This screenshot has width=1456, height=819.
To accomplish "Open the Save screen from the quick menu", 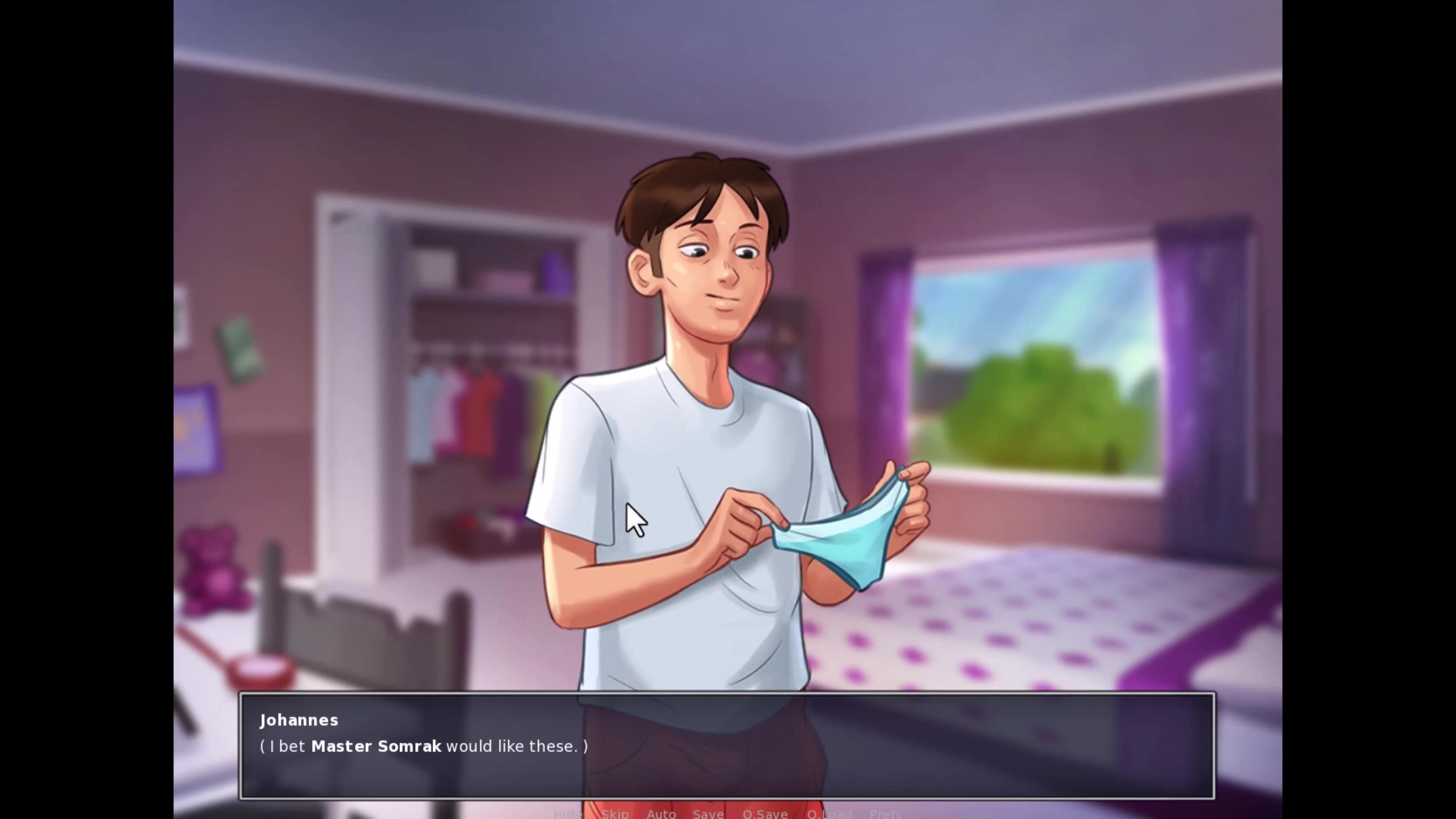I will pyautogui.click(x=708, y=813).
